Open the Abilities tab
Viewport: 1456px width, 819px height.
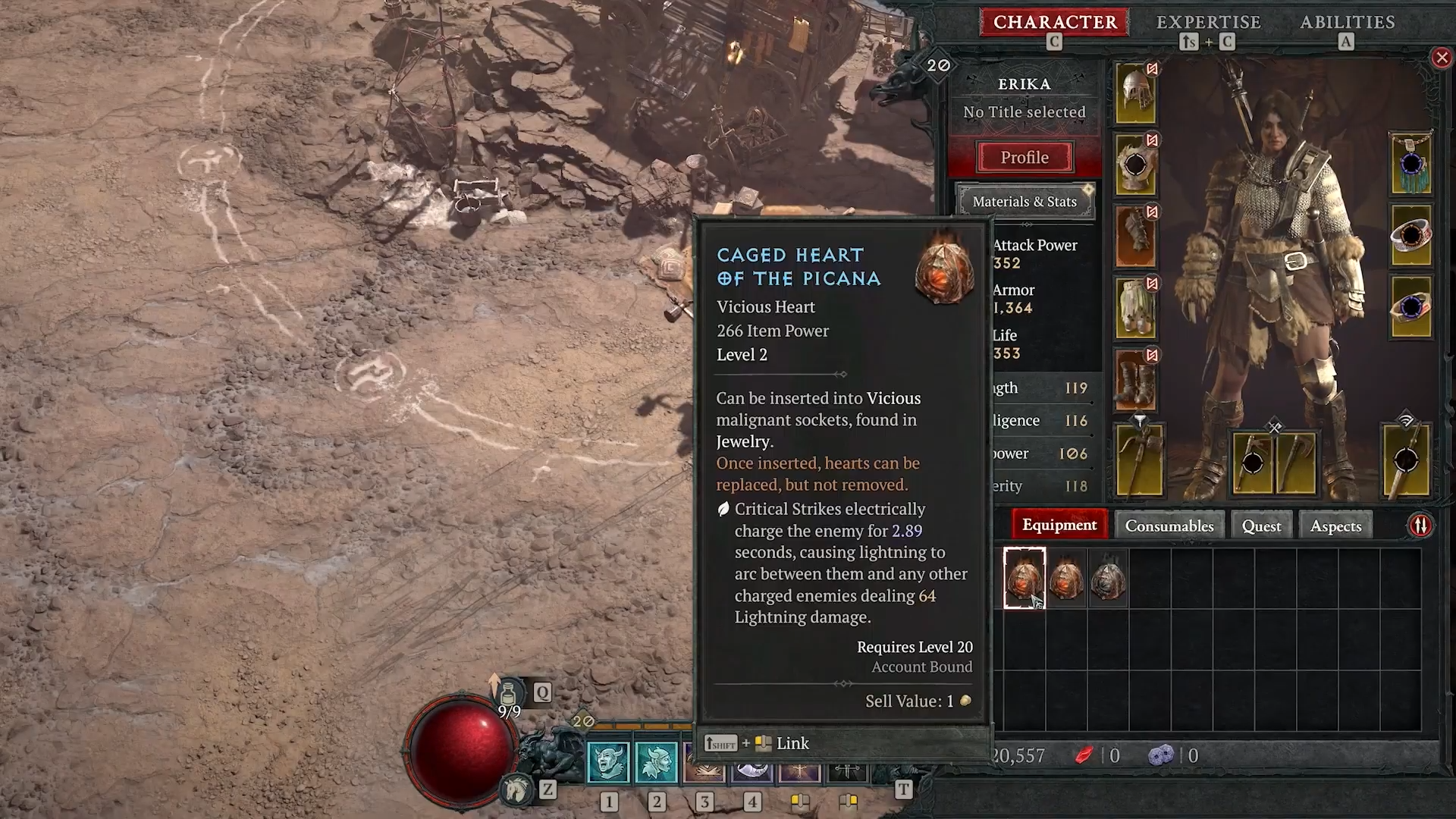[x=1348, y=22]
